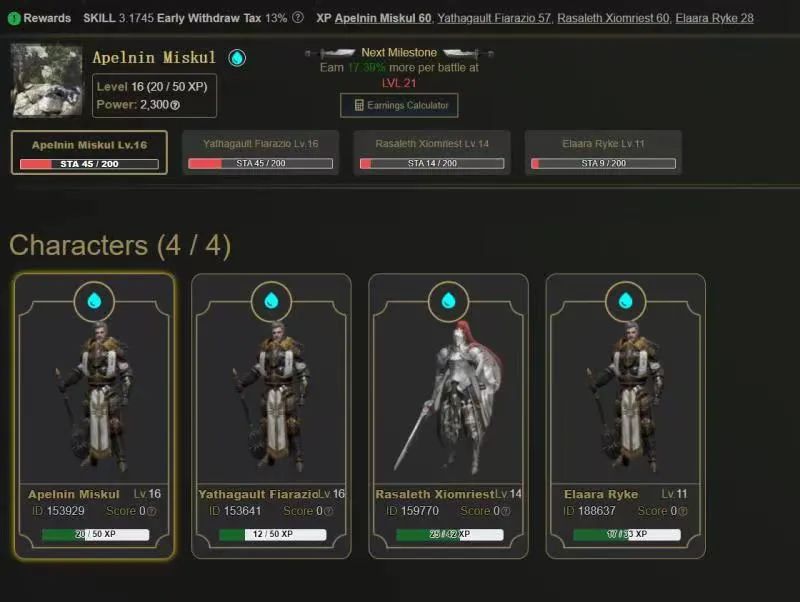Follow the Elaara Ryke 28 XP link
Image resolution: width=800 pixels, height=602 pixels.
714,18
